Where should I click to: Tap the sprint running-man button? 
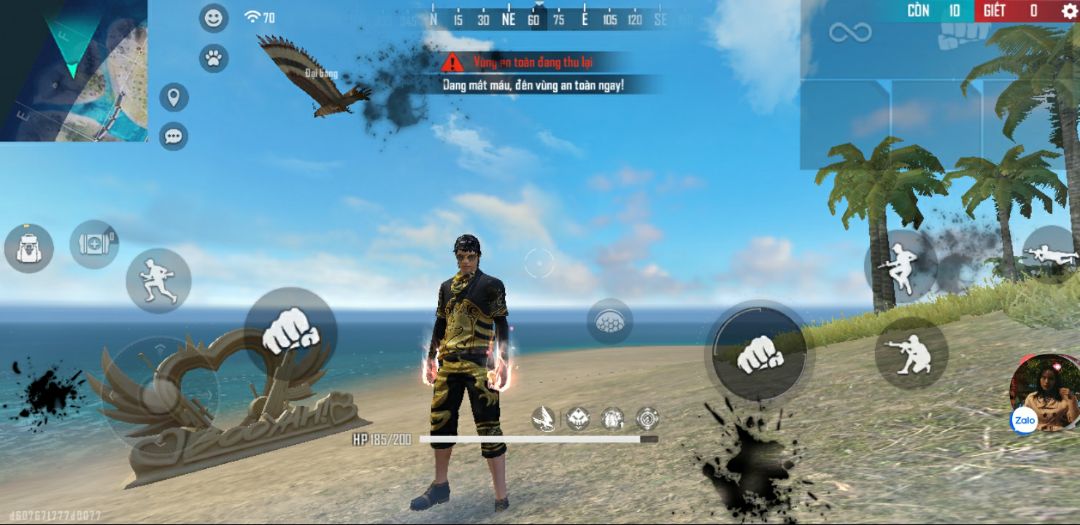pyautogui.click(x=158, y=280)
